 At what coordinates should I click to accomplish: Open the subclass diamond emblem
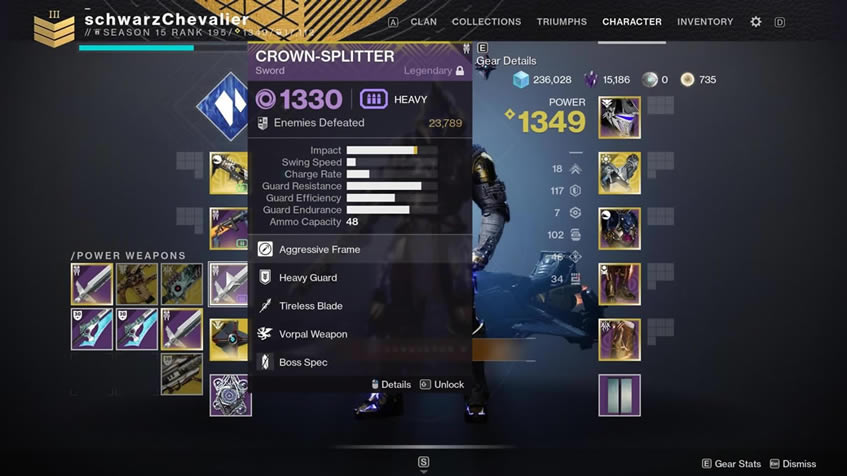[x=222, y=106]
